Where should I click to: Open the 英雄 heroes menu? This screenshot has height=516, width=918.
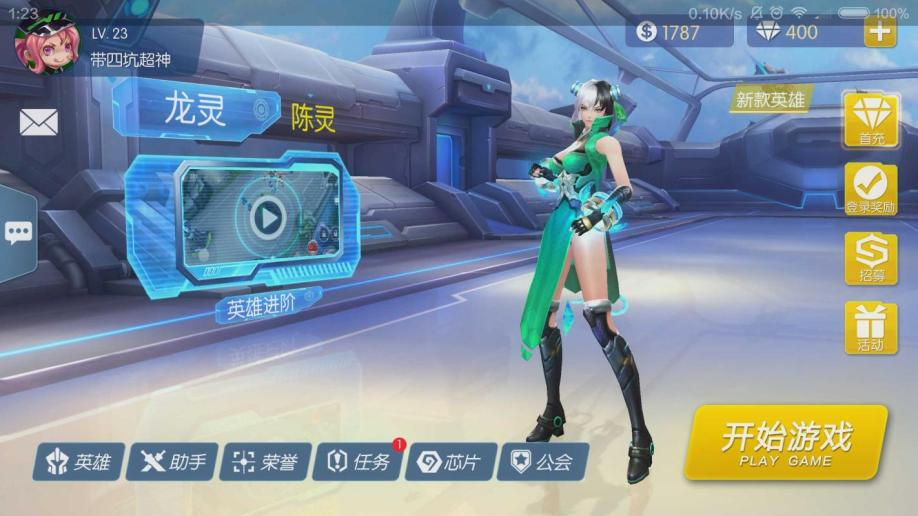pos(78,462)
